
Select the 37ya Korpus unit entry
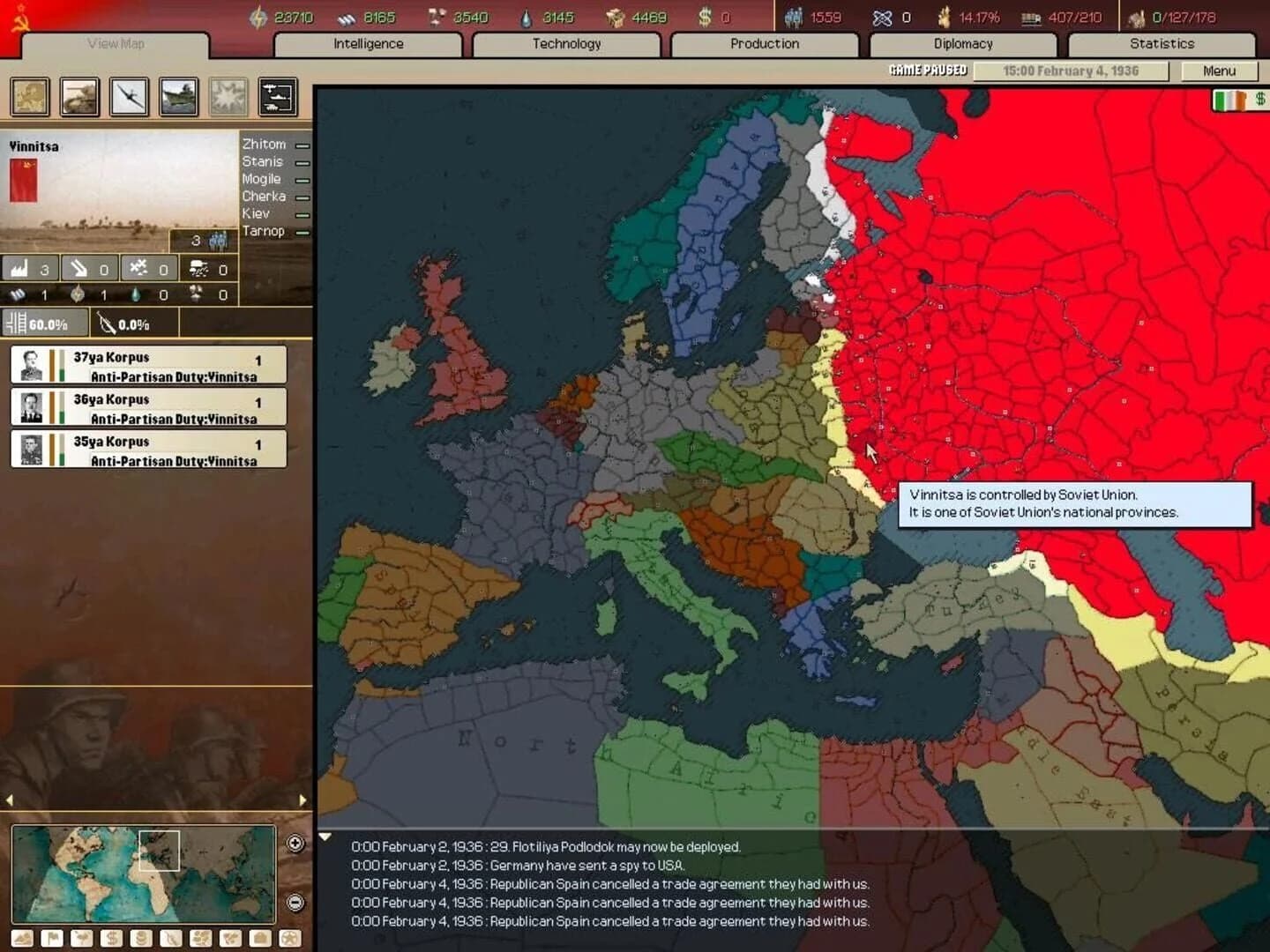[147, 364]
